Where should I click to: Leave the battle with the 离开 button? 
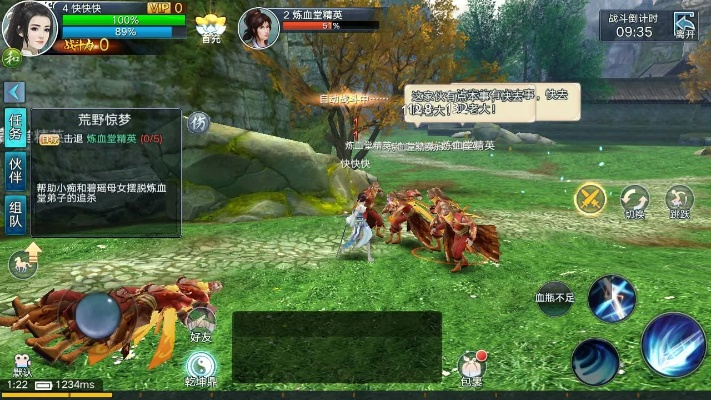(684, 24)
